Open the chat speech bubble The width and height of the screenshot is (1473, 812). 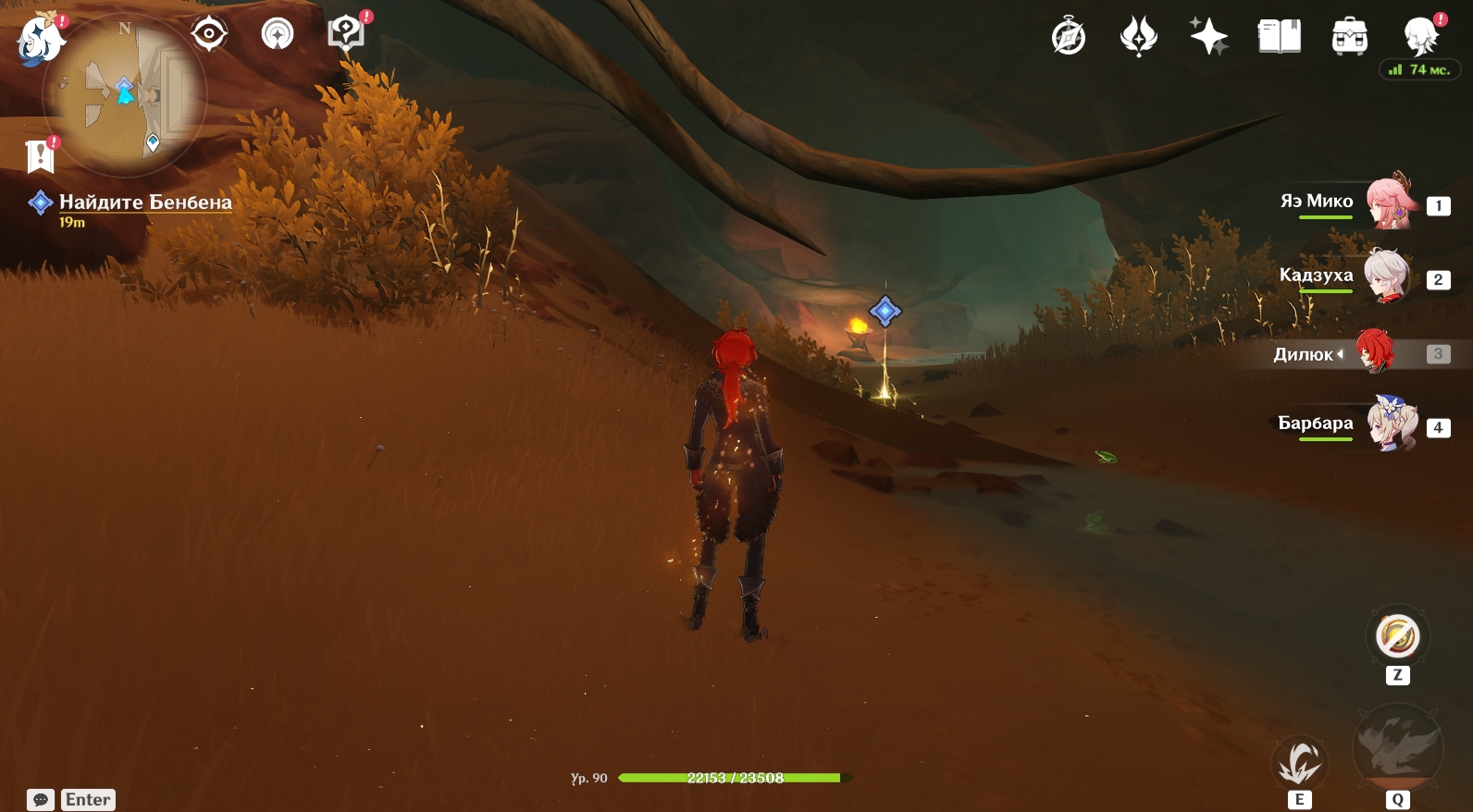pos(40,799)
